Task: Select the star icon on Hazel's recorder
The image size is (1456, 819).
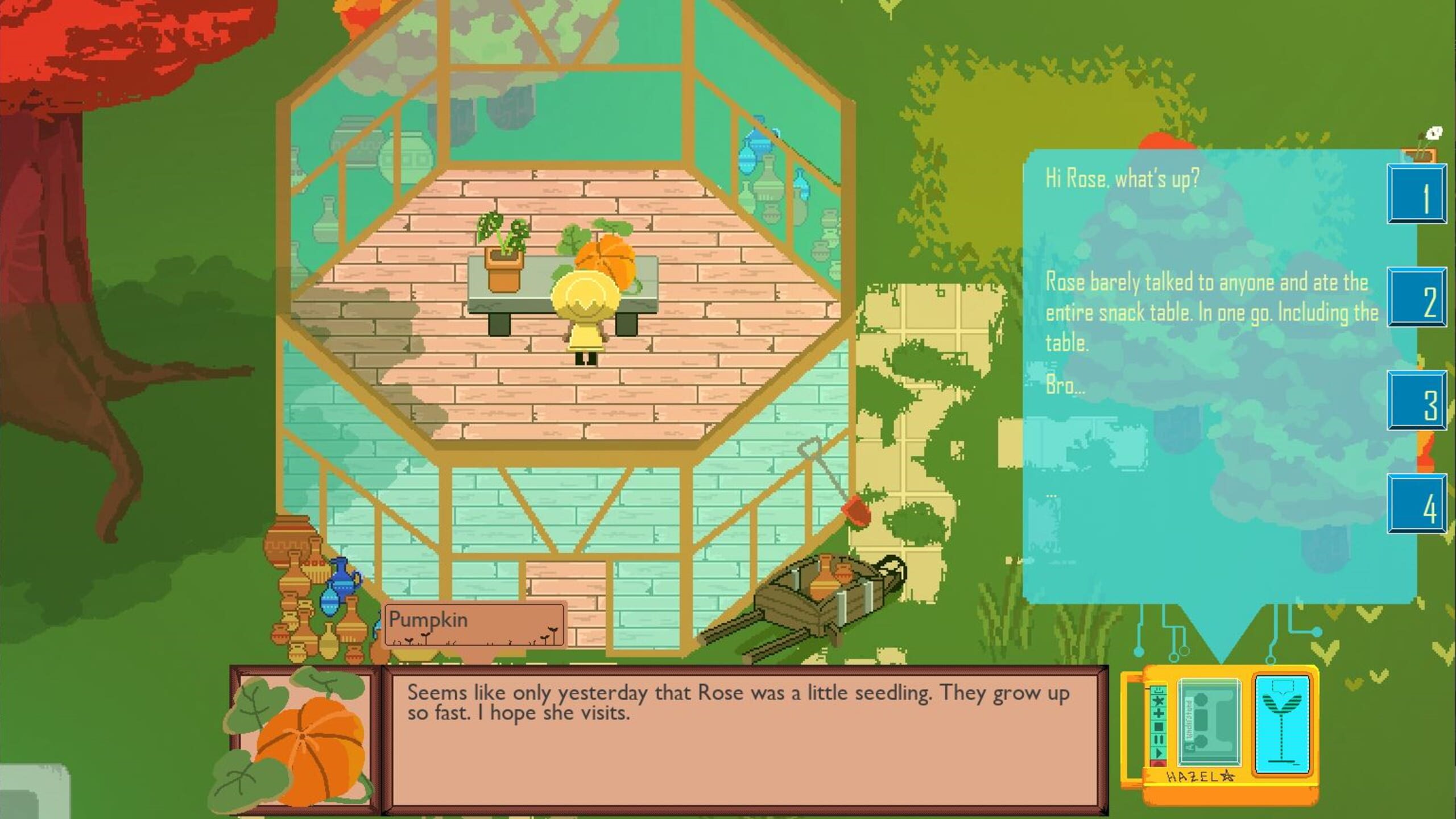Action: coord(1159,701)
